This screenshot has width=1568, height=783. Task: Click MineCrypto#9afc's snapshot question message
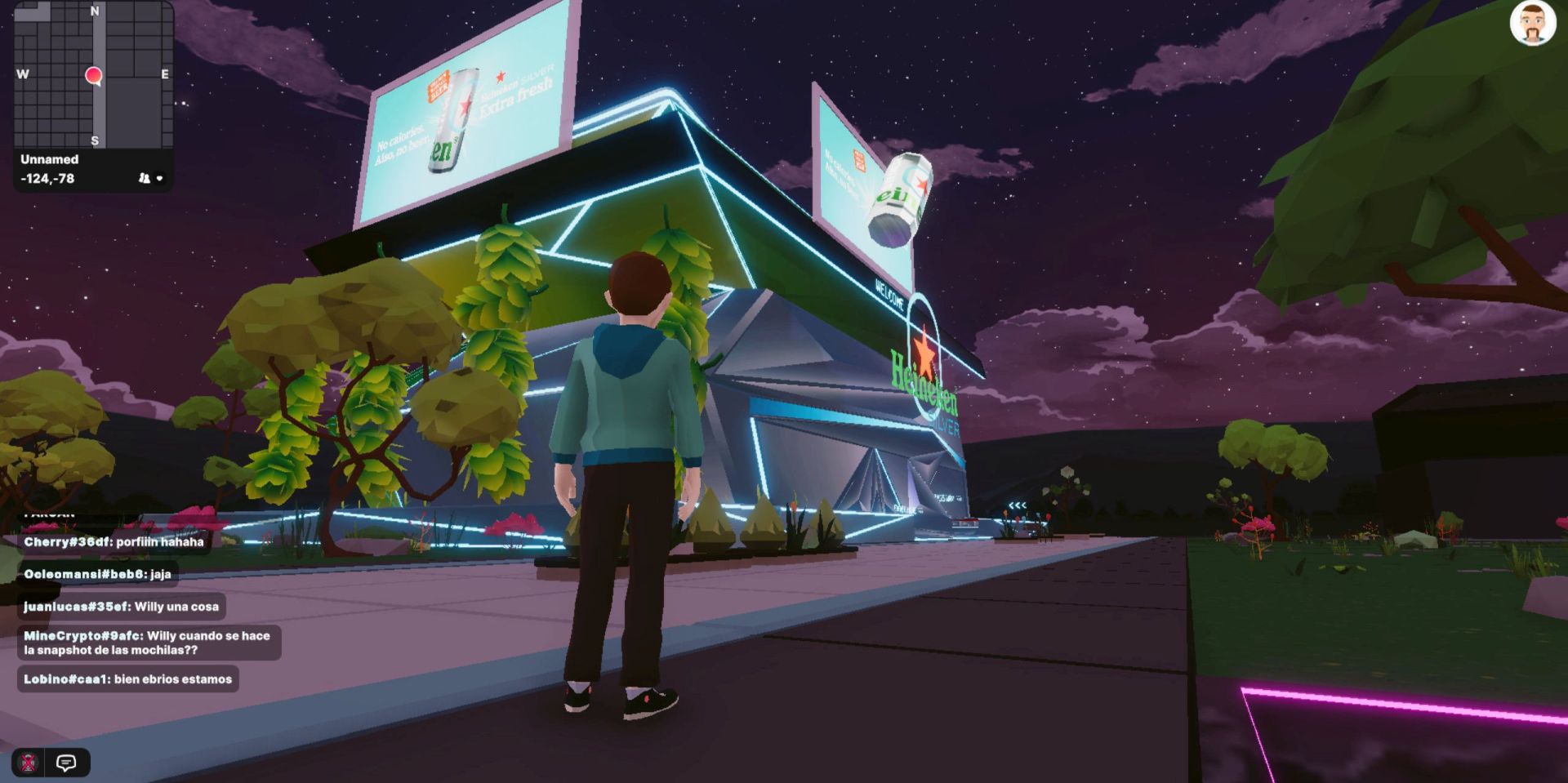pyautogui.click(x=147, y=643)
